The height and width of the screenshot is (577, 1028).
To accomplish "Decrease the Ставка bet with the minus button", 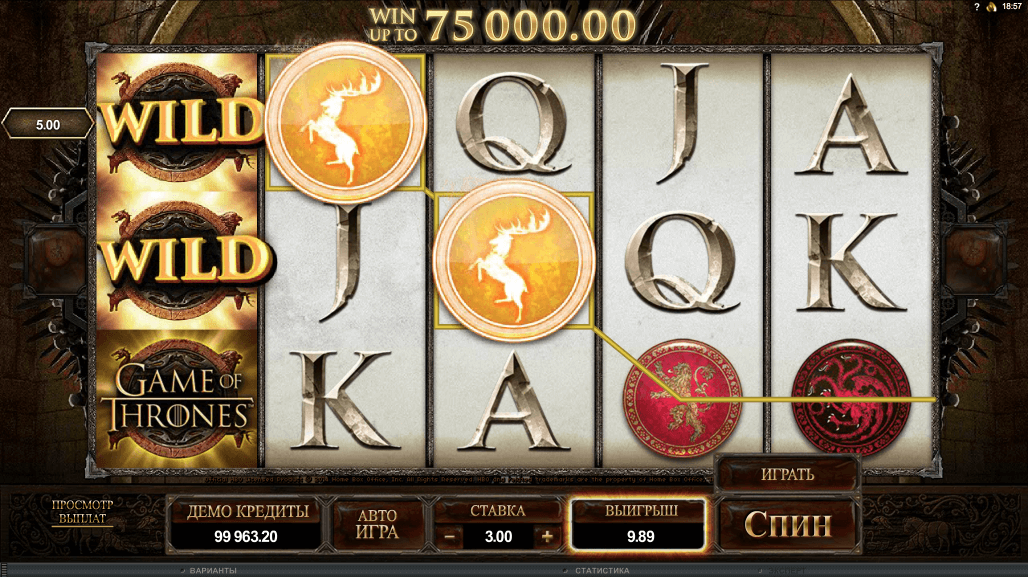I will pos(450,537).
